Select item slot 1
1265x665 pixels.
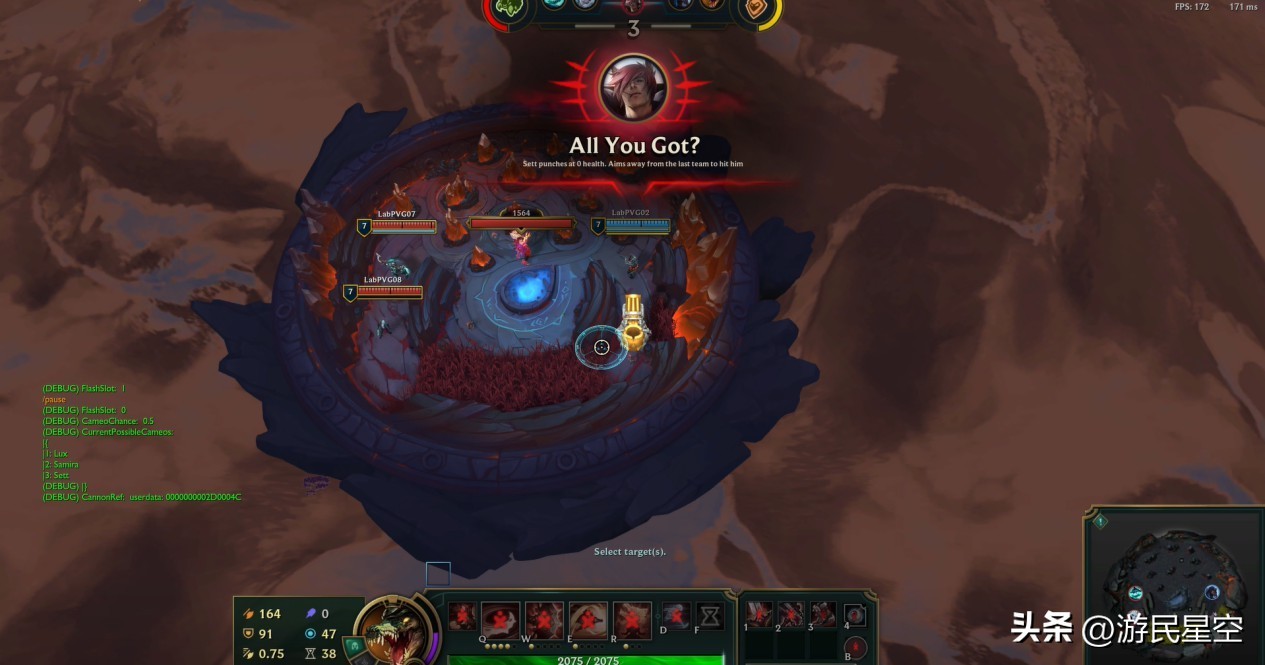click(759, 614)
